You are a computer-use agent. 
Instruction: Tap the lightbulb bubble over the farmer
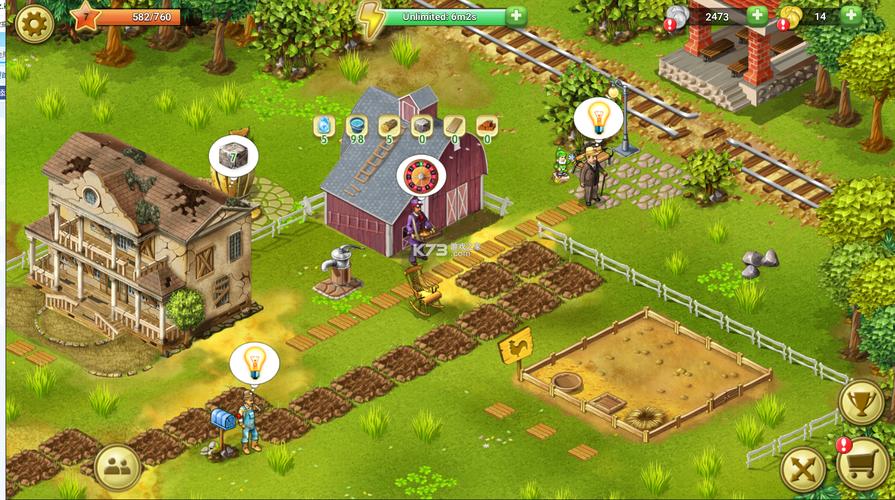tap(253, 363)
